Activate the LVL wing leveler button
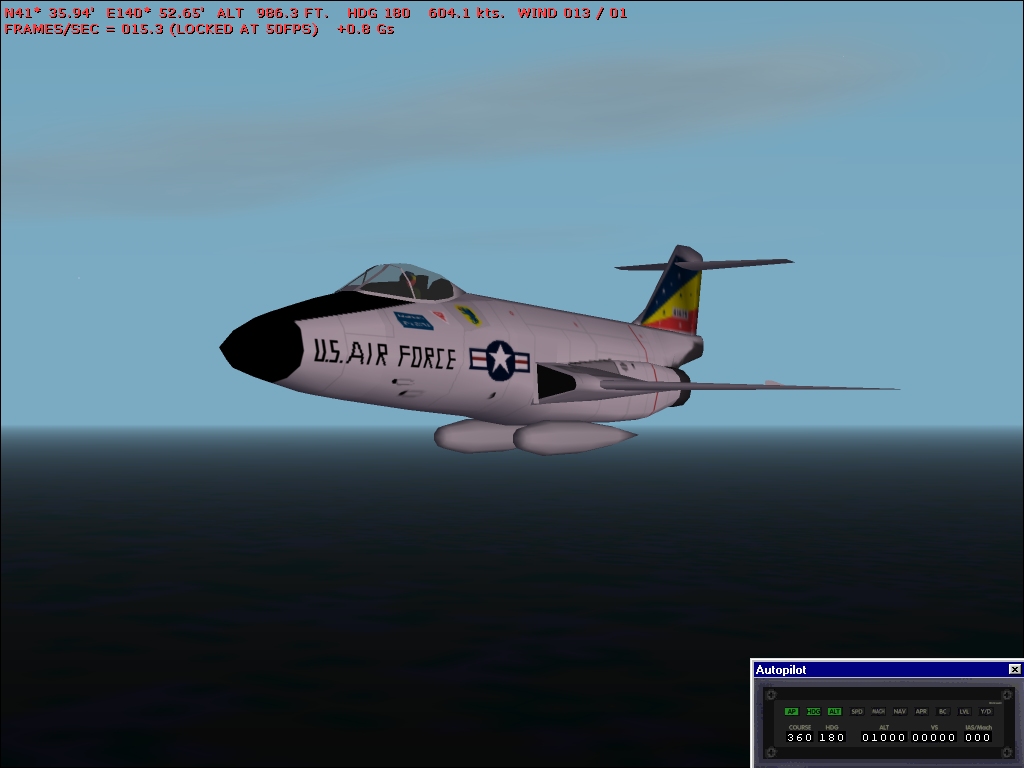1024x768 pixels. pos(964,711)
